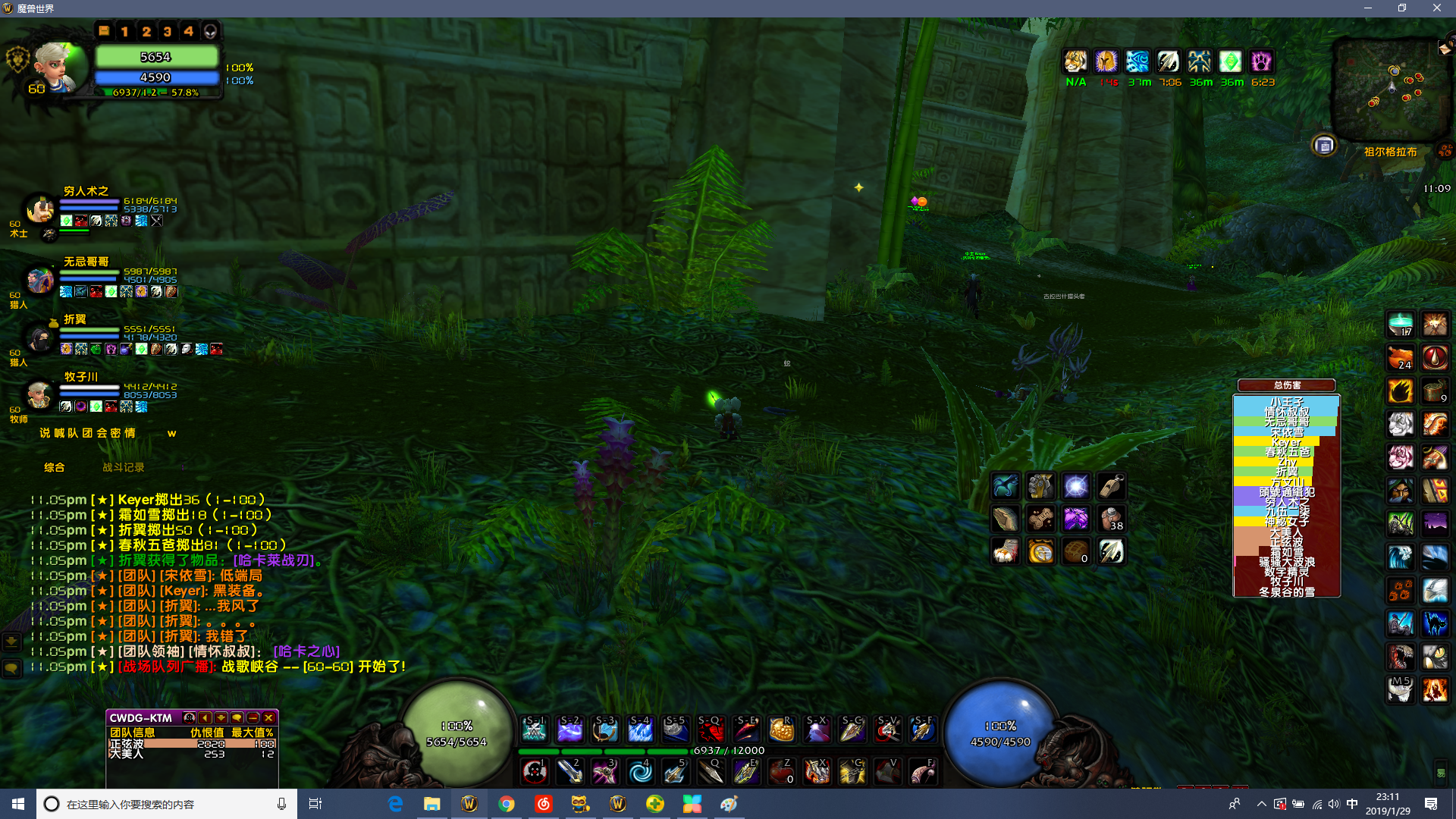The image size is (1456, 819).
Task: Use the golden item bound to R
Action: [781, 730]
